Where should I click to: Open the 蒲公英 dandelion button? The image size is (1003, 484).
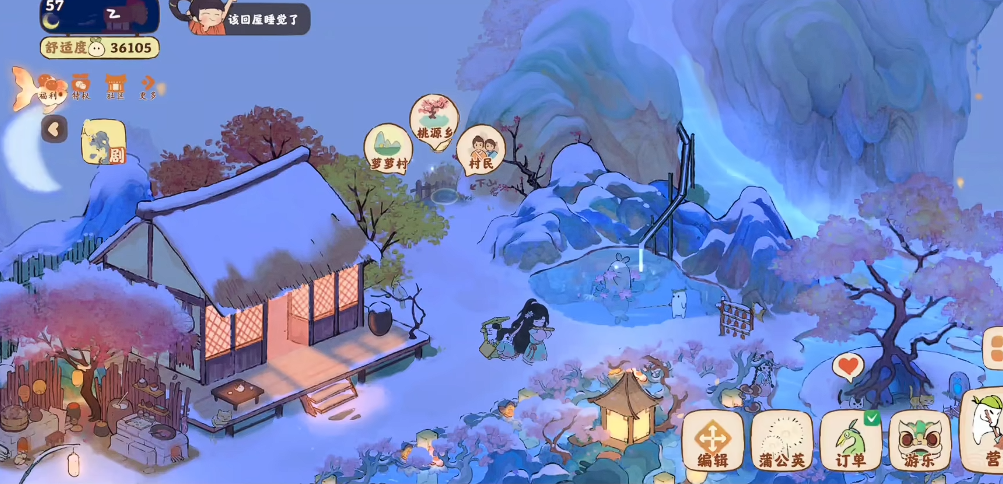tap(781, 440)
